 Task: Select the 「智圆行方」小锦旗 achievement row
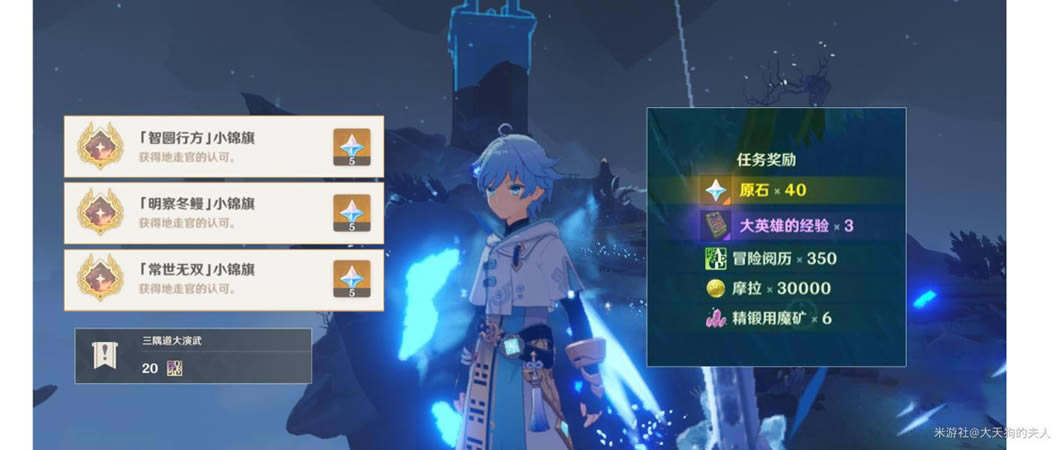pyautogui.click(x=200, y=146)
